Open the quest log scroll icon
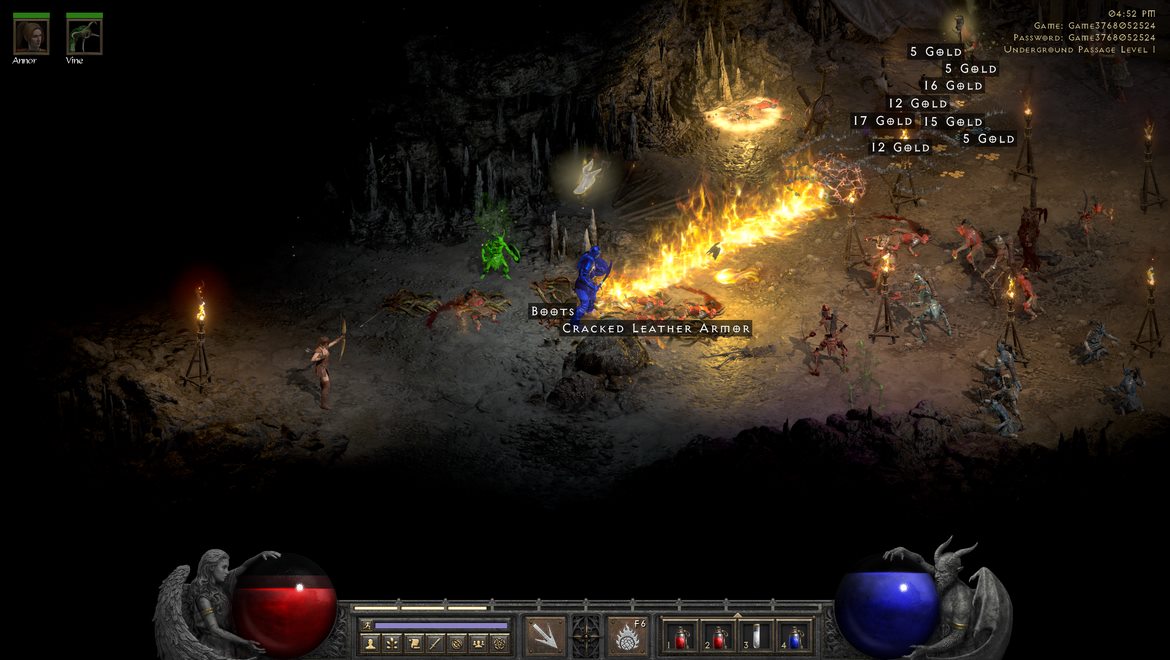Screen dimensions: 1170x660 click(413, 643)
